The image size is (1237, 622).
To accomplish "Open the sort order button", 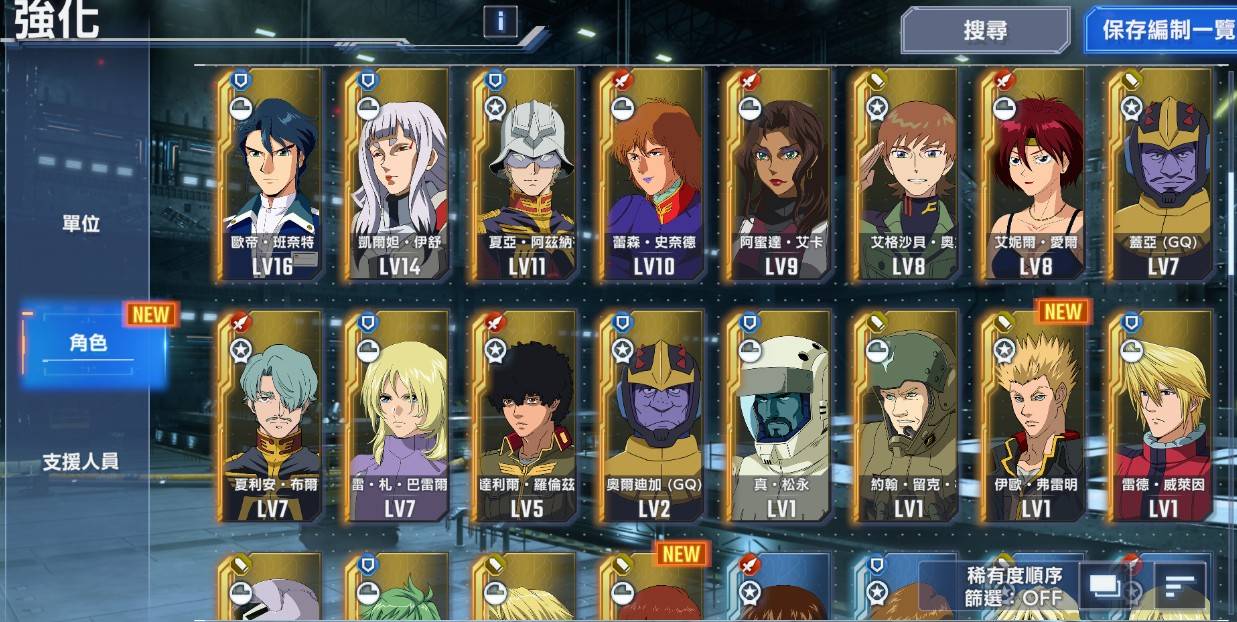I will (x=1181, y=585).
